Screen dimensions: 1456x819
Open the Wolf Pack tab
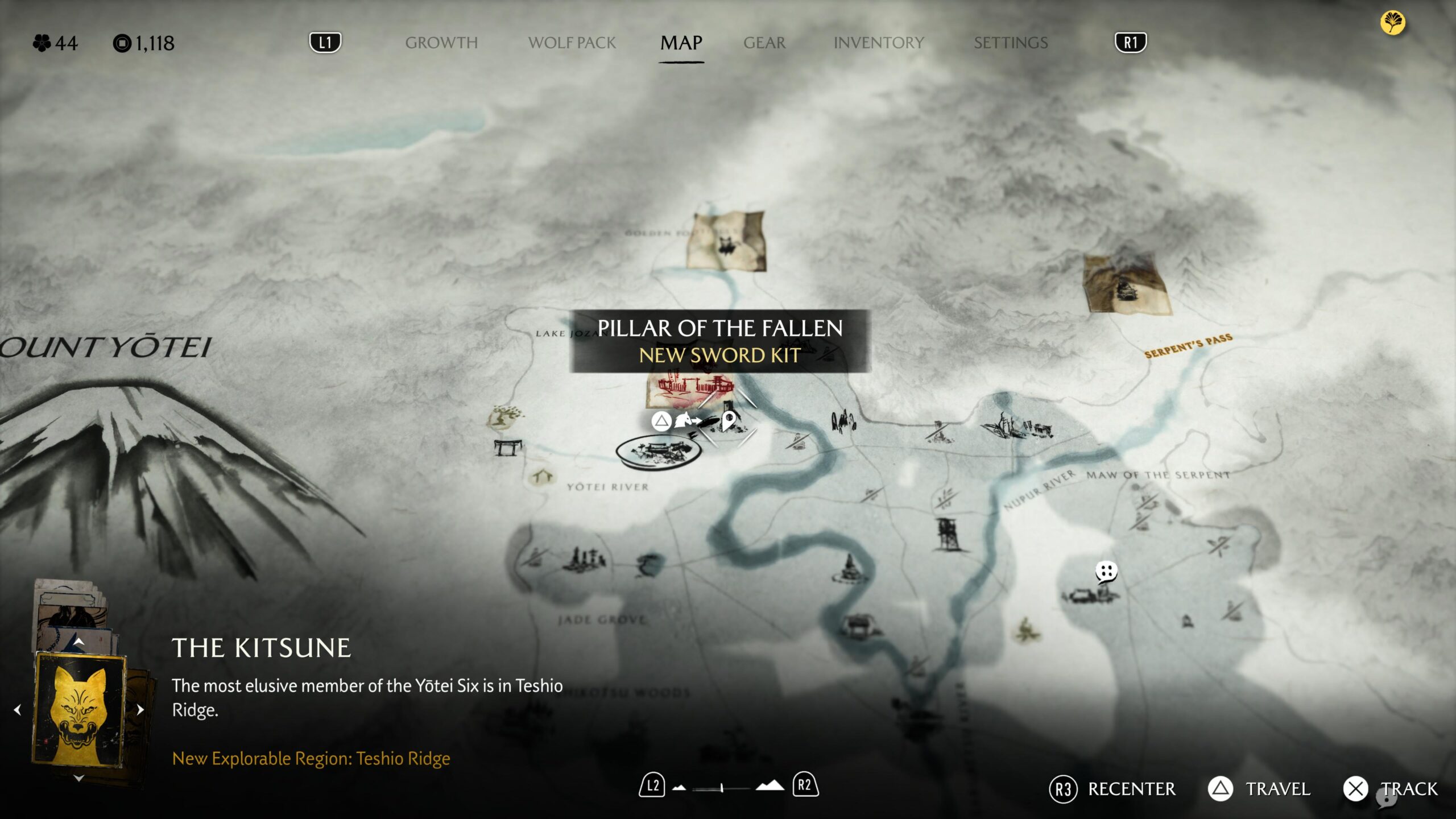click(x=572, y=43)
